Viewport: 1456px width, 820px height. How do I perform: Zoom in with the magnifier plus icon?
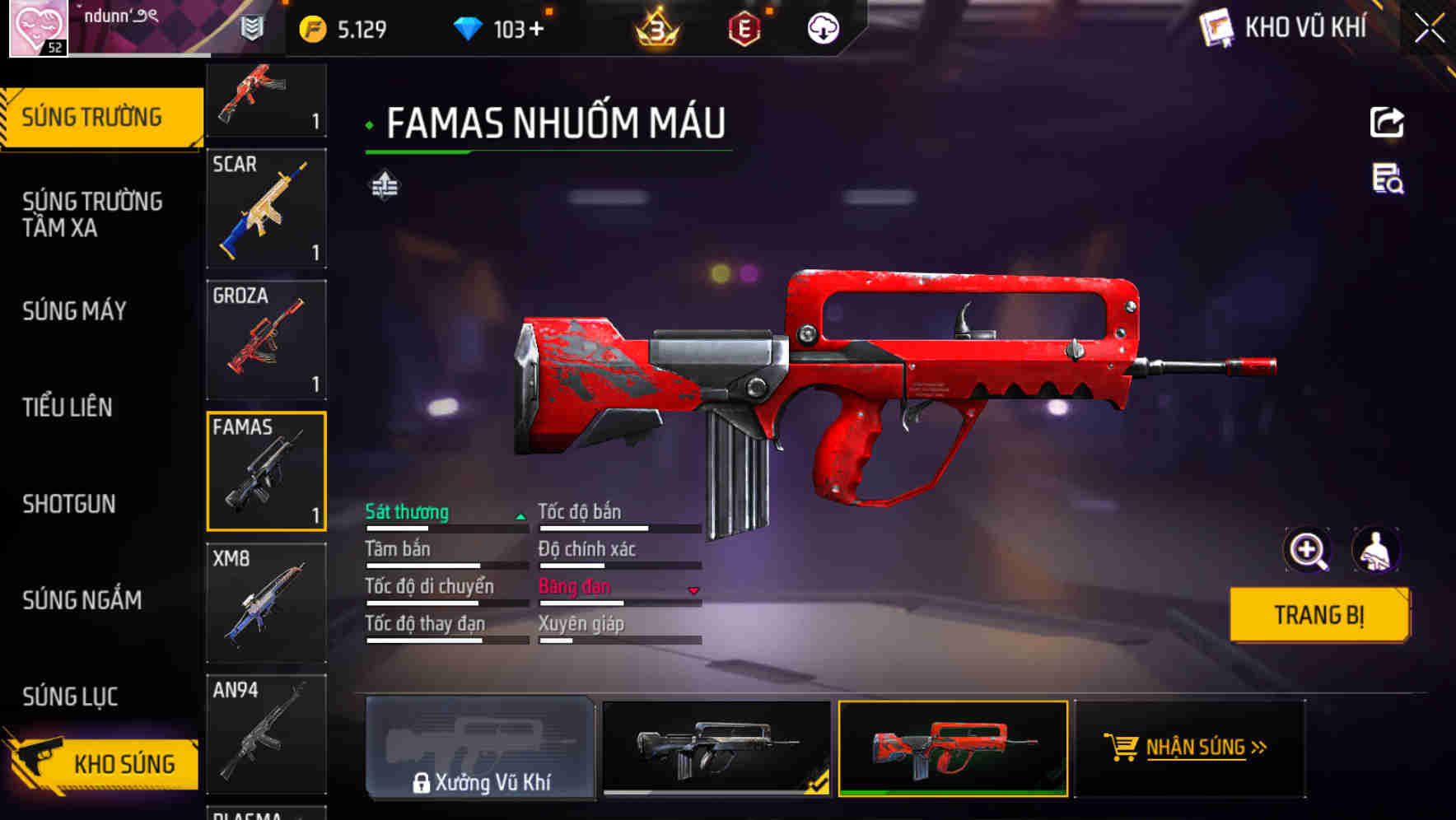(x=1307, y=550)
